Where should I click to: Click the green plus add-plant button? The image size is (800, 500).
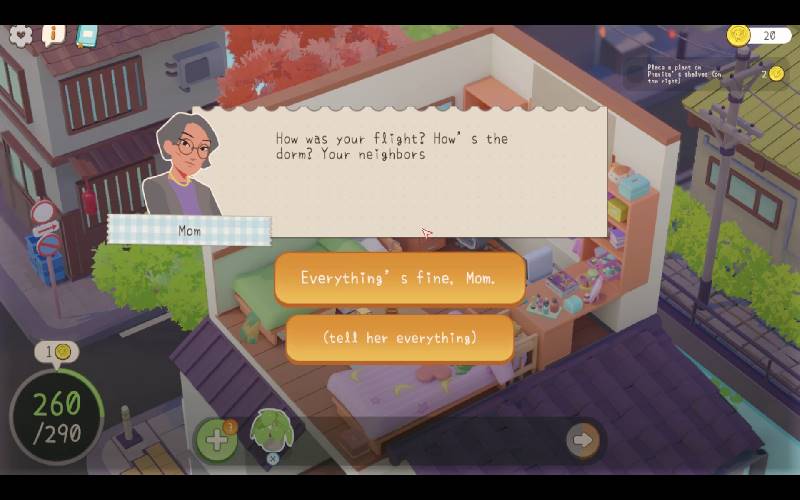tap(216, 439)
